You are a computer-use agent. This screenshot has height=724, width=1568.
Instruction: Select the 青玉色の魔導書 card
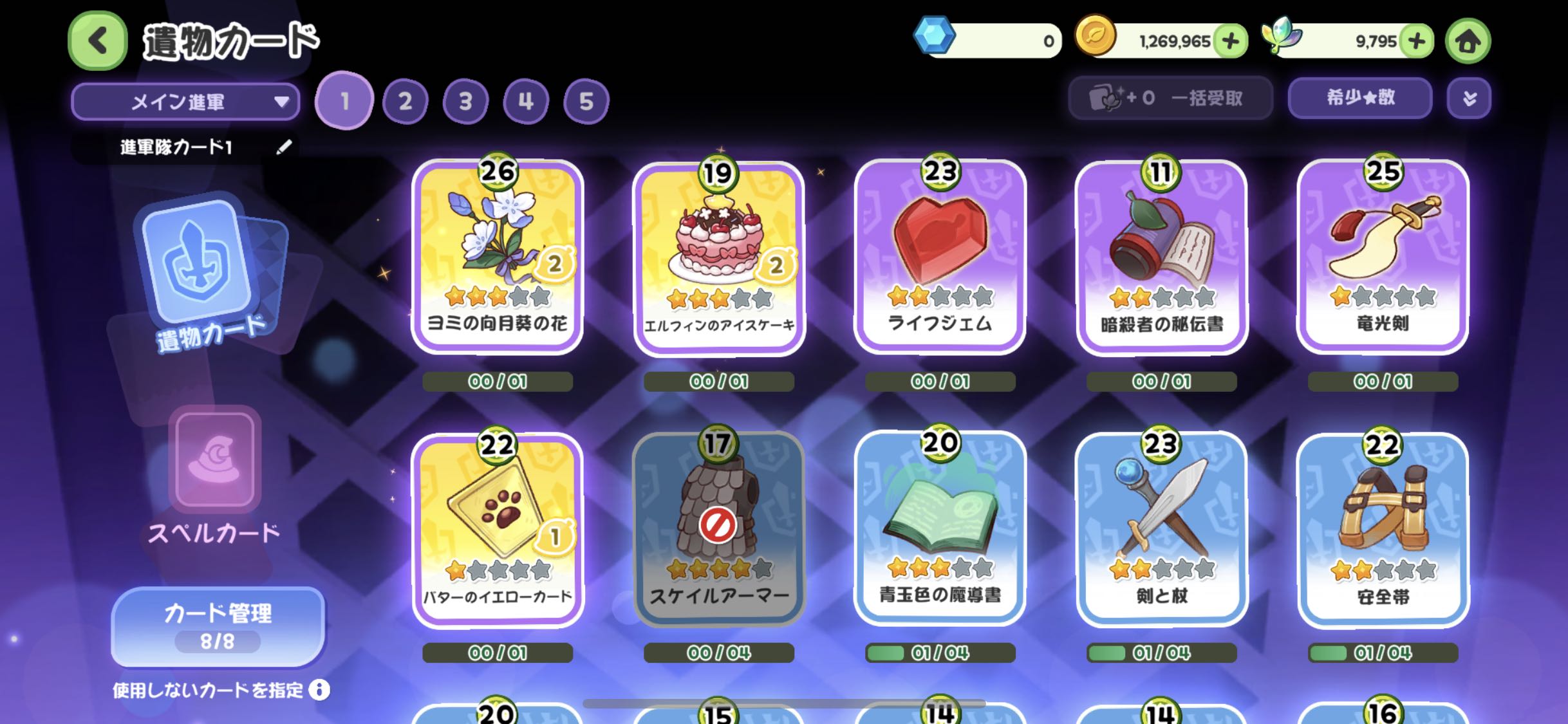coord(940,529)
